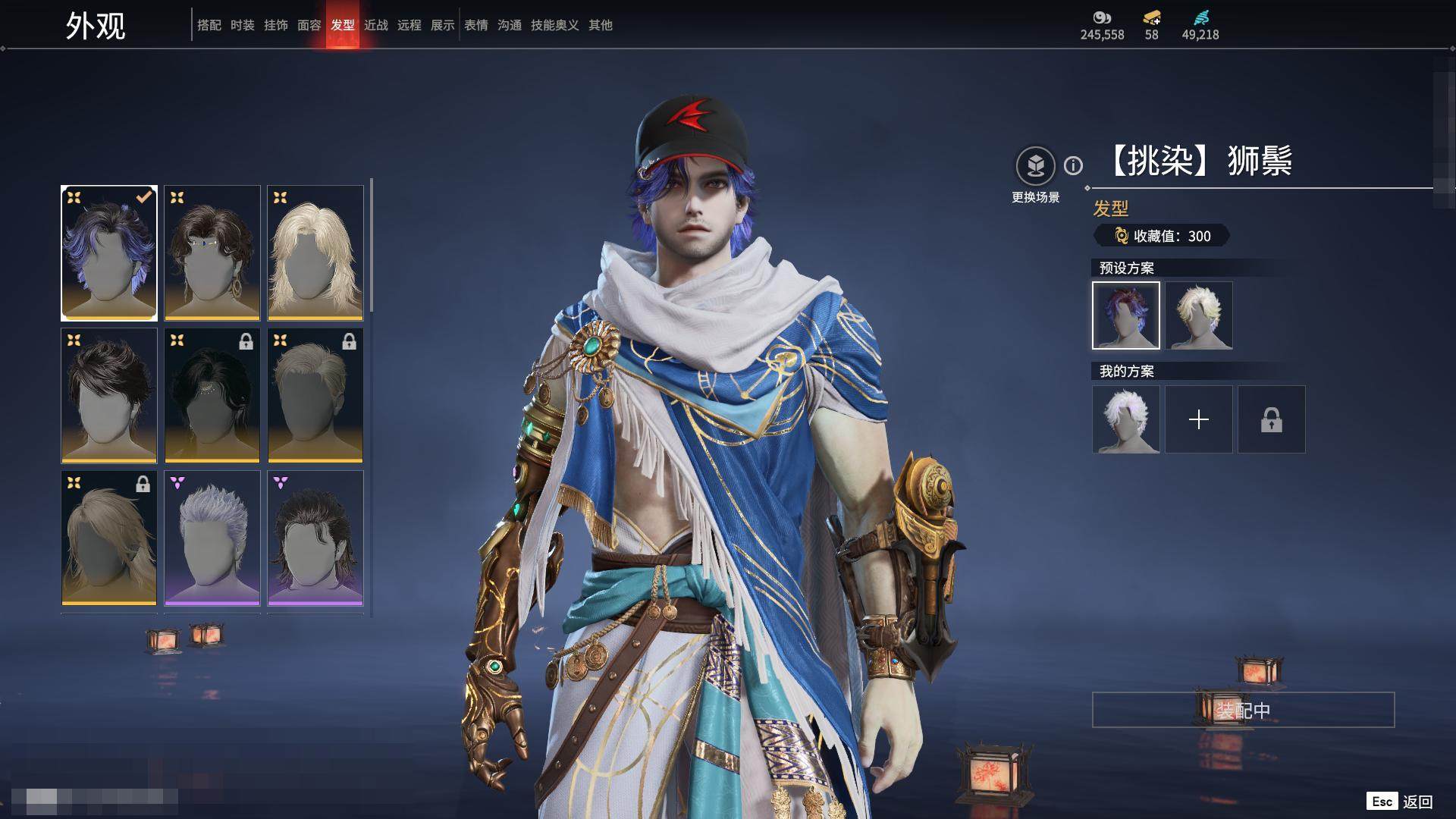Select the white-blonde preset color scheme
The height and width of the screenshot is (819, 1456).
(x=1198, y=315)
